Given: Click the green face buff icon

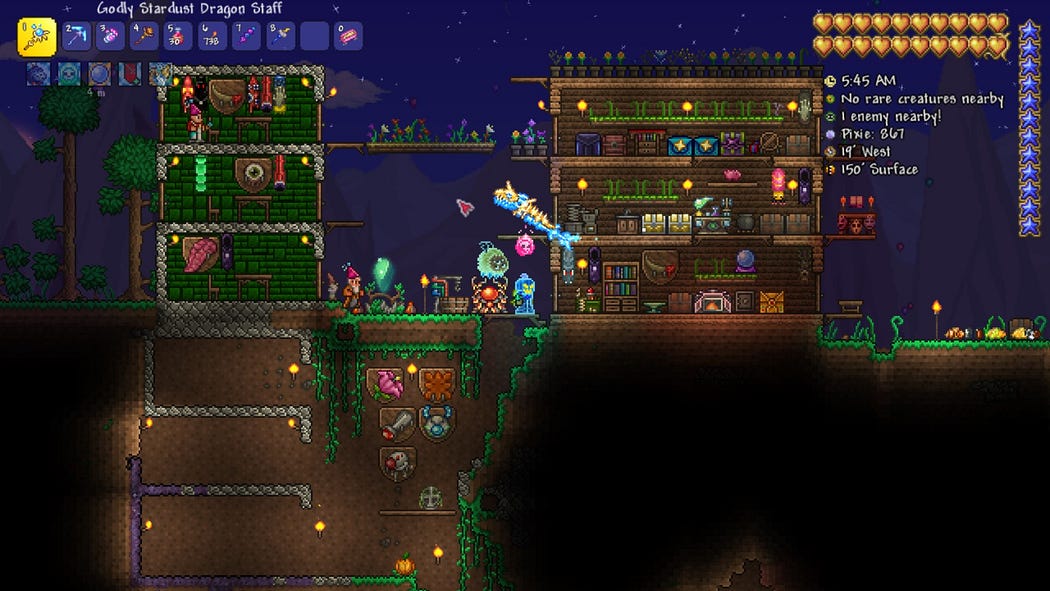Looking at the screenshot, I should (69, 73).
